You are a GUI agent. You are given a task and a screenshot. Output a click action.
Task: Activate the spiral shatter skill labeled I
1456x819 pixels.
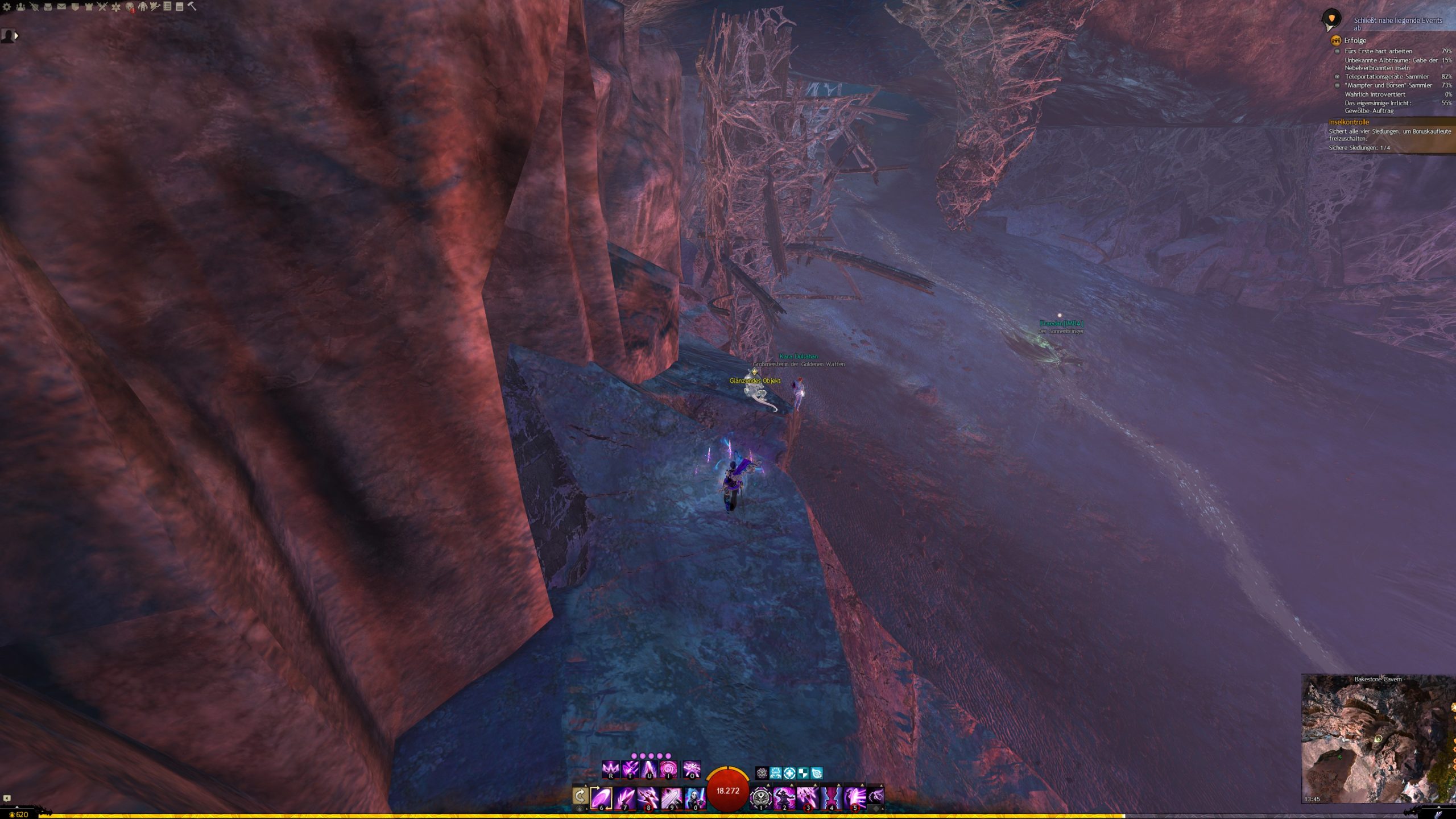point(668,770)
